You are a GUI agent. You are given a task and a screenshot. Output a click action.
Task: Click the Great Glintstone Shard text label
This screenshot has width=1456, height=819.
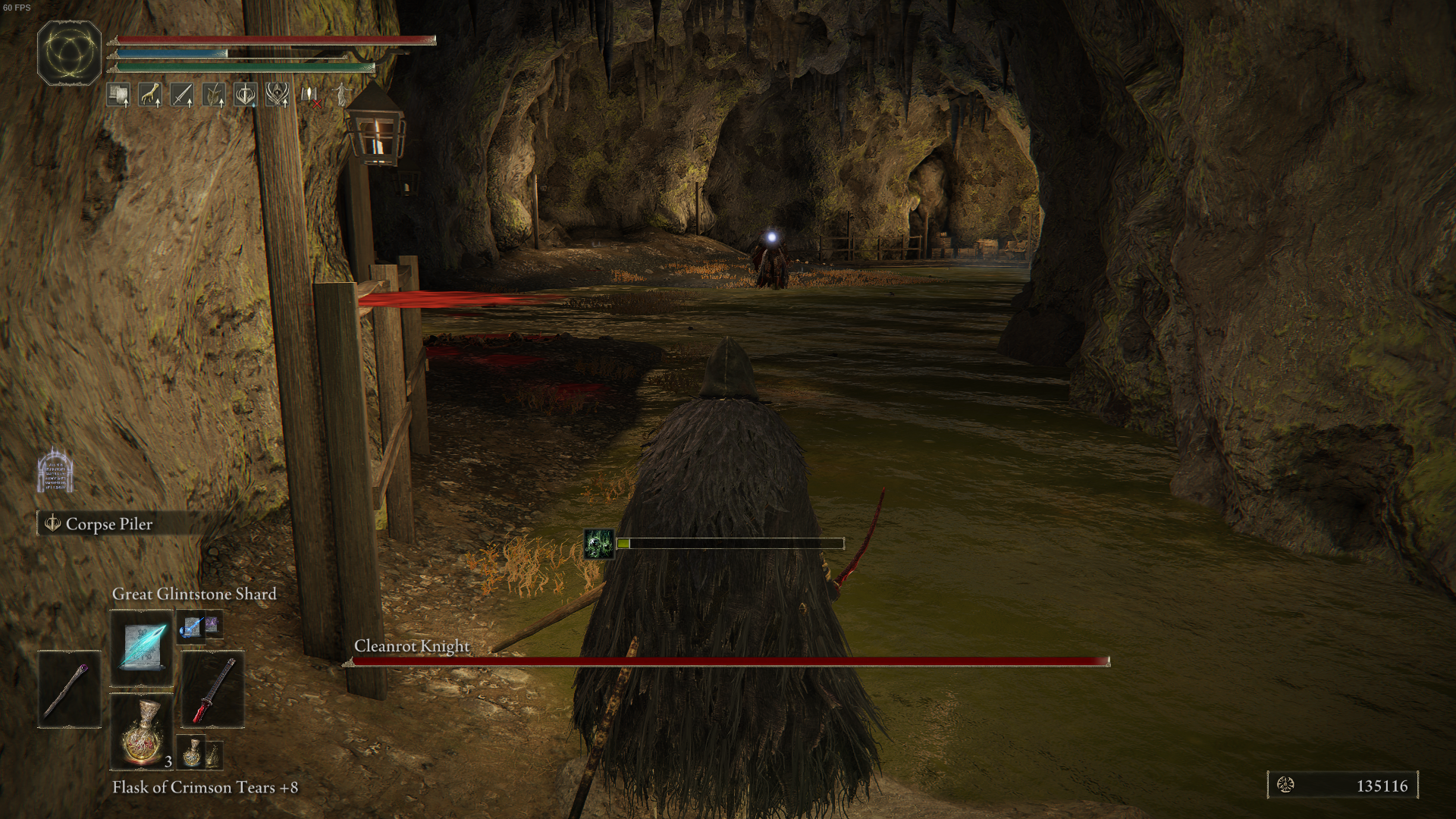pos(194,594)
